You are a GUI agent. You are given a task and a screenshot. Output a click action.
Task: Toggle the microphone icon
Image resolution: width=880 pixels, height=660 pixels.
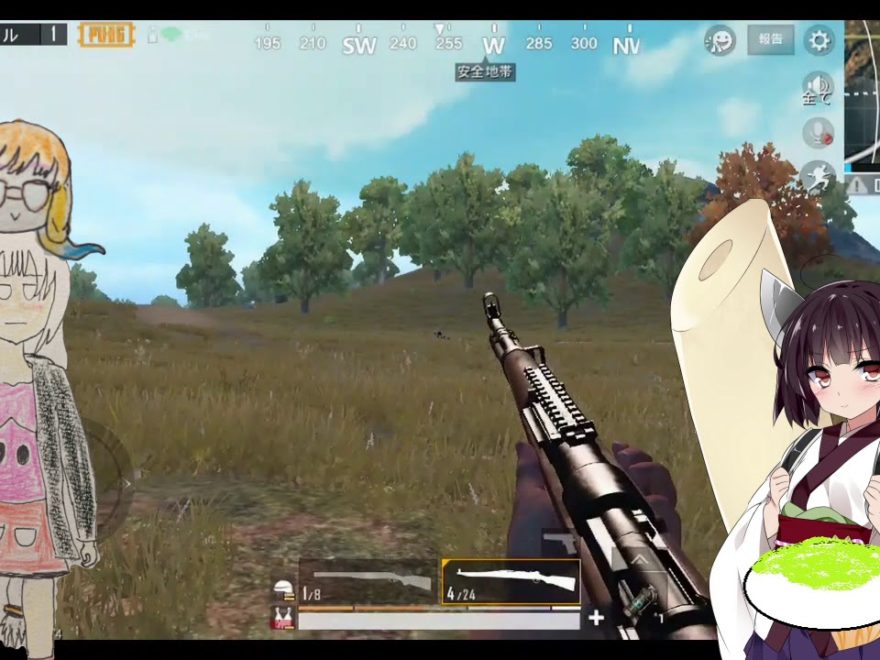tap(818, 133)
